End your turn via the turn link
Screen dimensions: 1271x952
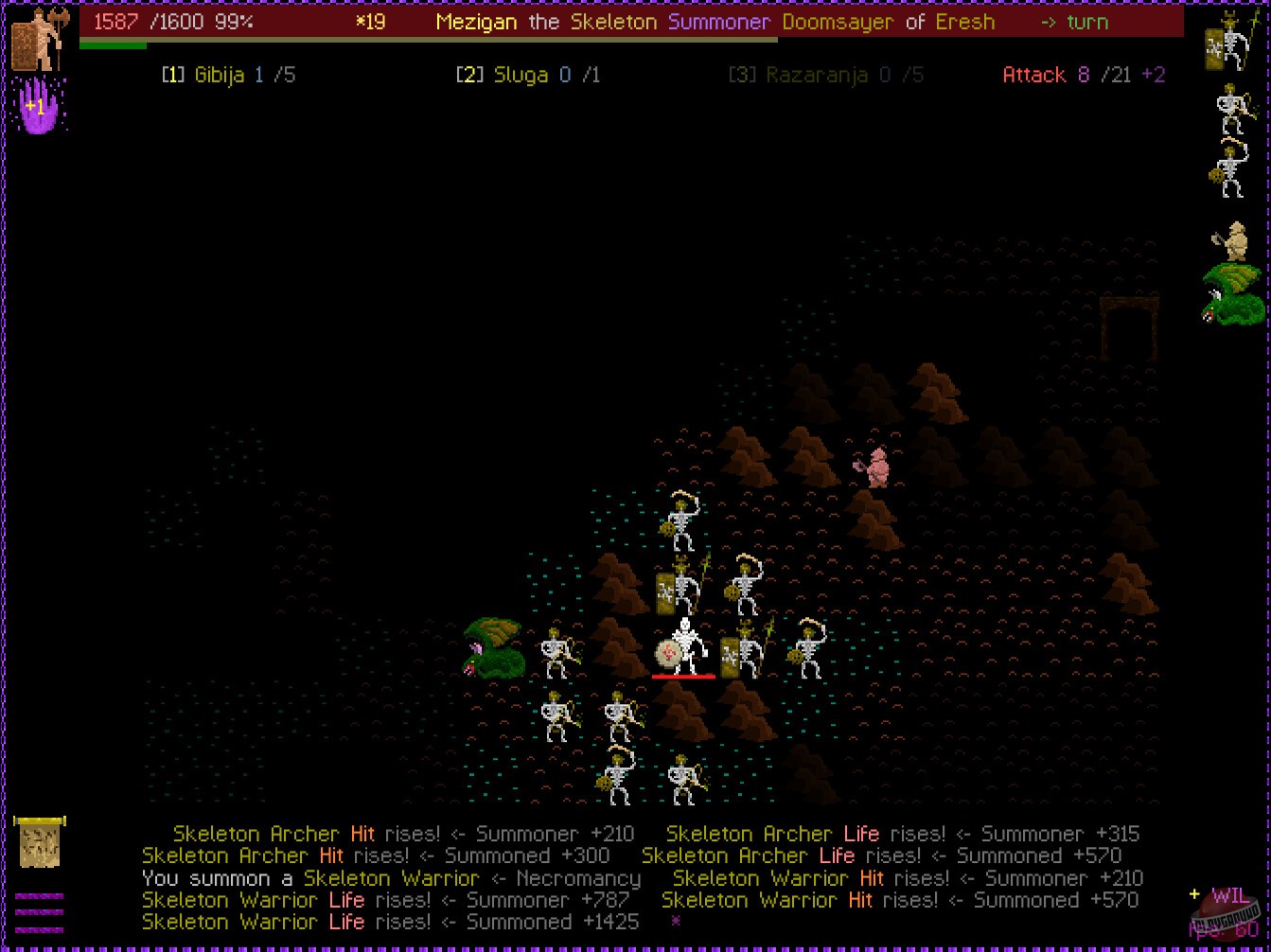point(1076,22)
